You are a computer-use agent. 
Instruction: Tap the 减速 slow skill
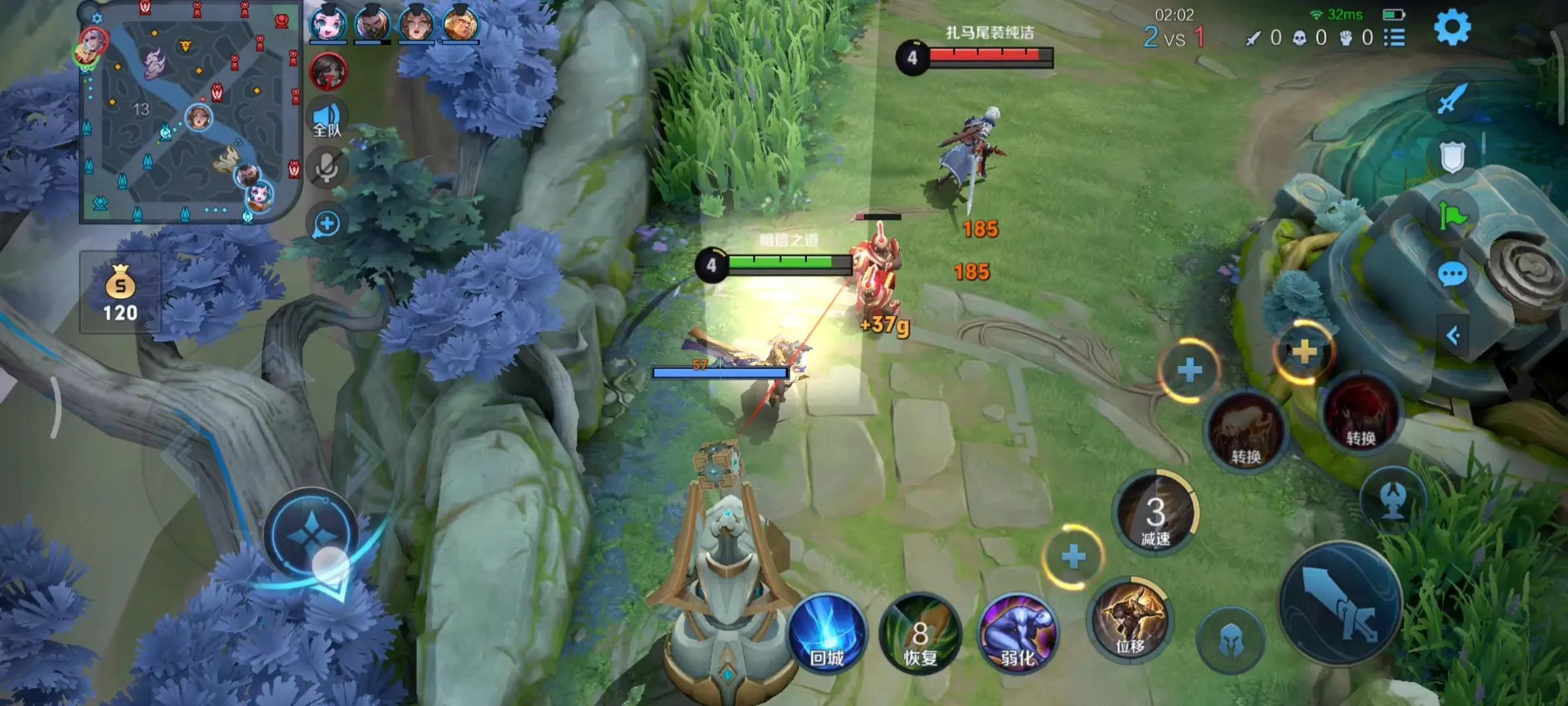tap(1155, 514)
